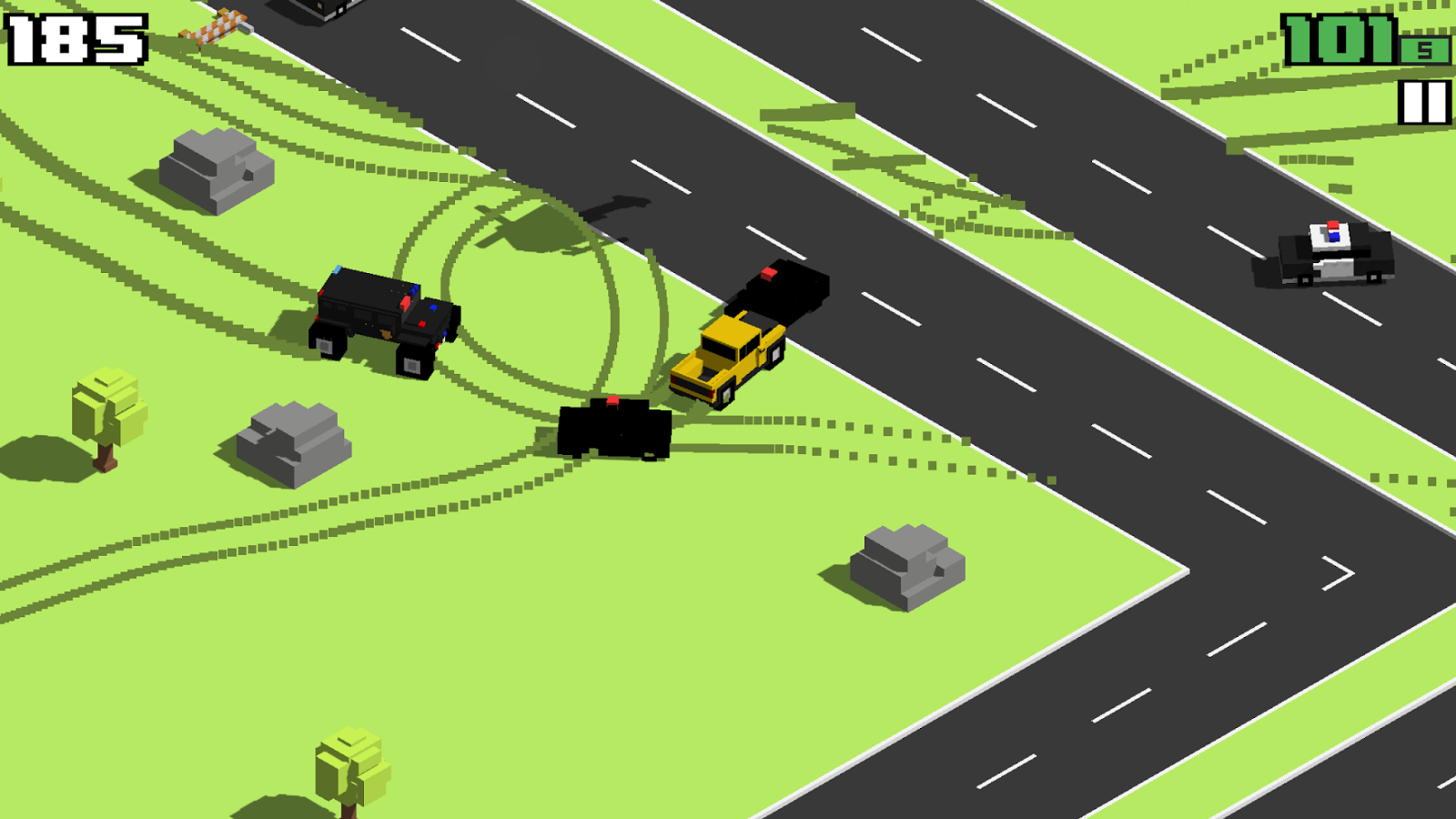1456x819 pixels.
Task: Click the tree with yellow-green leaves on left
Action: point(105,414)
